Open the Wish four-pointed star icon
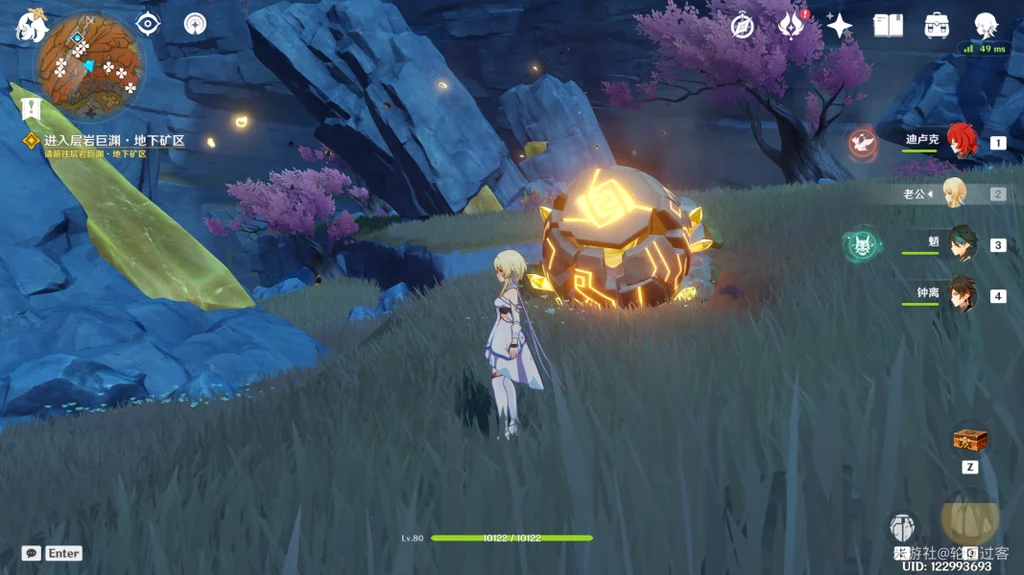This screenshot has width=1024, height=575. (x=839, y=26)
